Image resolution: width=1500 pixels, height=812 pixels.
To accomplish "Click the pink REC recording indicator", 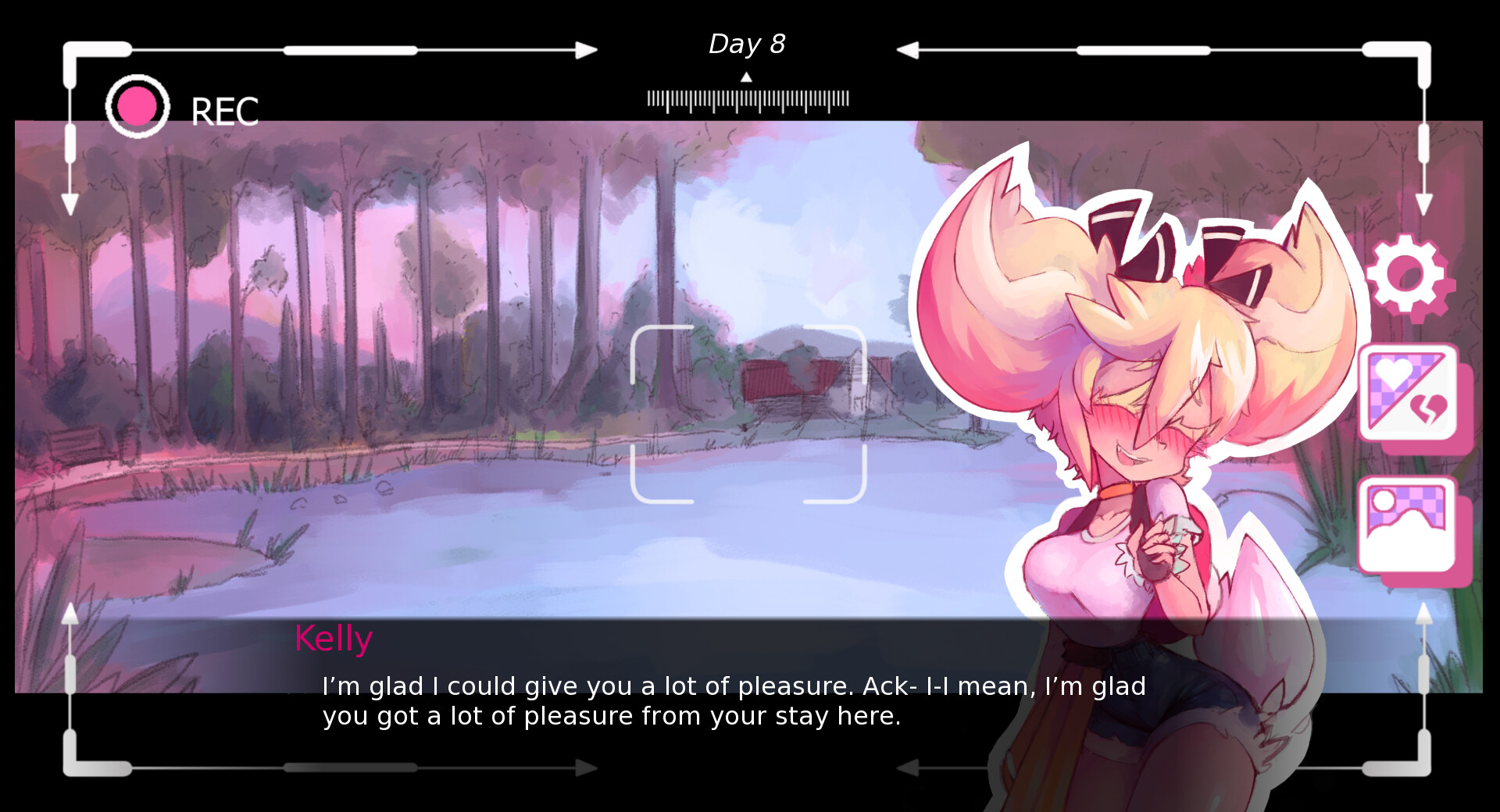I will [136, 104].
